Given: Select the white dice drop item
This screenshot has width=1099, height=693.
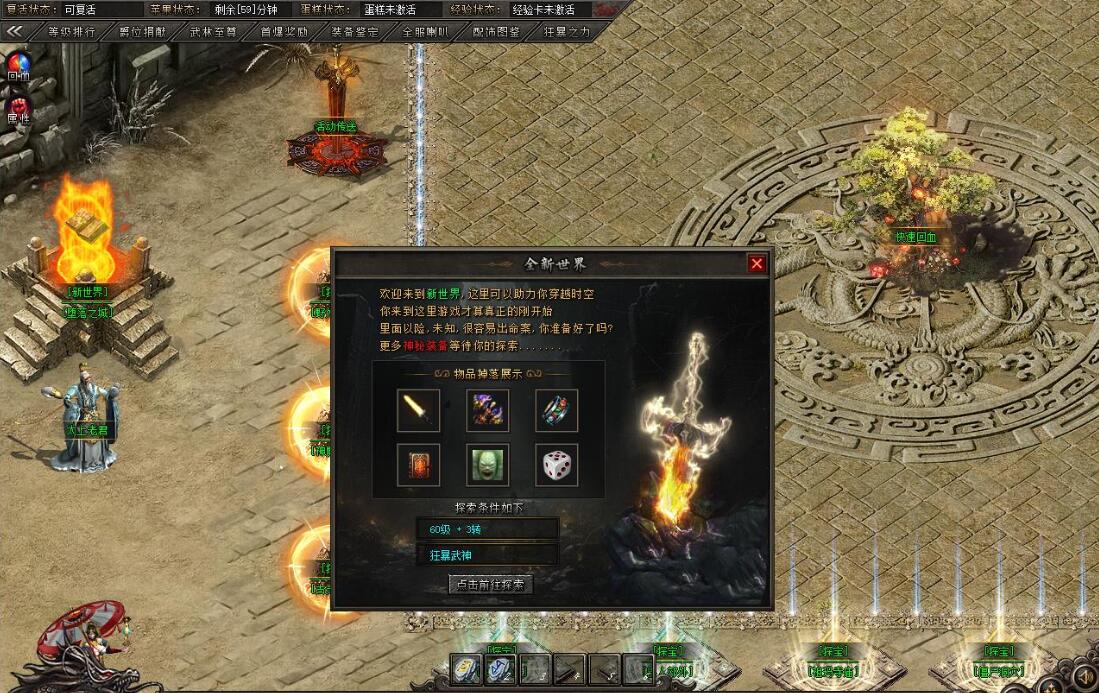Looking at the screenshot, I should pos(556,465).
